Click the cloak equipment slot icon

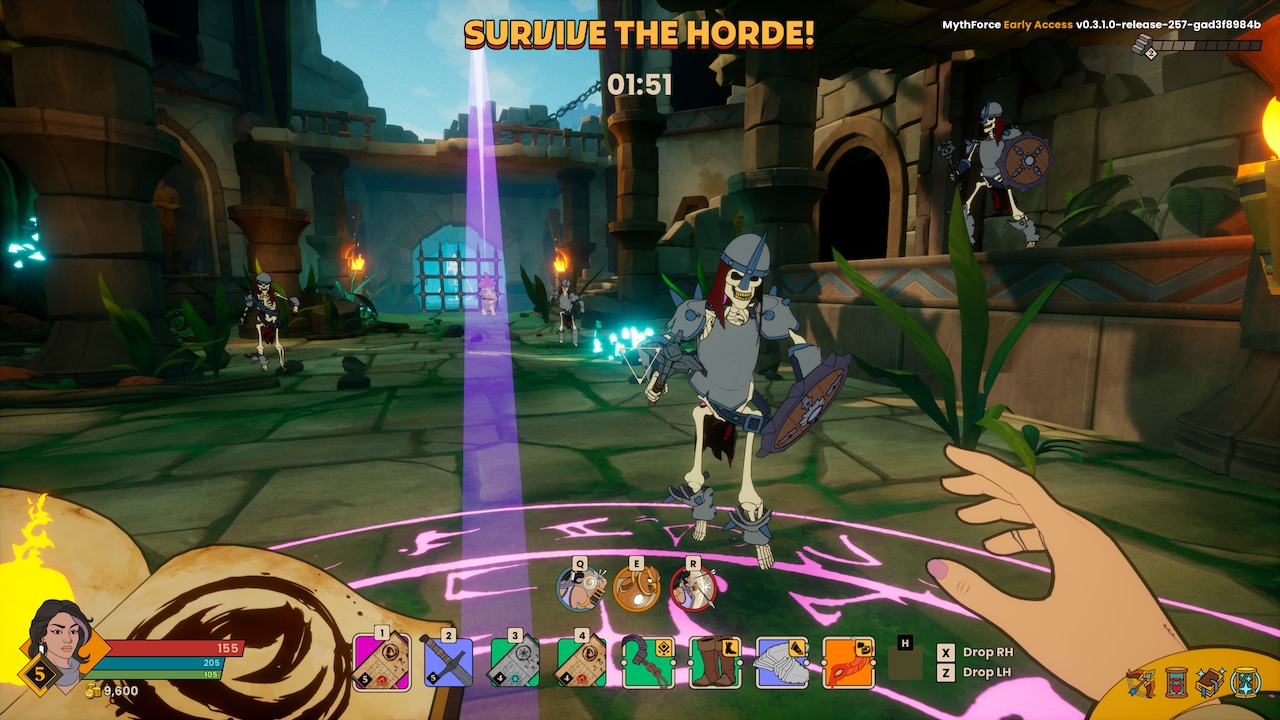[x=780, y=660]
